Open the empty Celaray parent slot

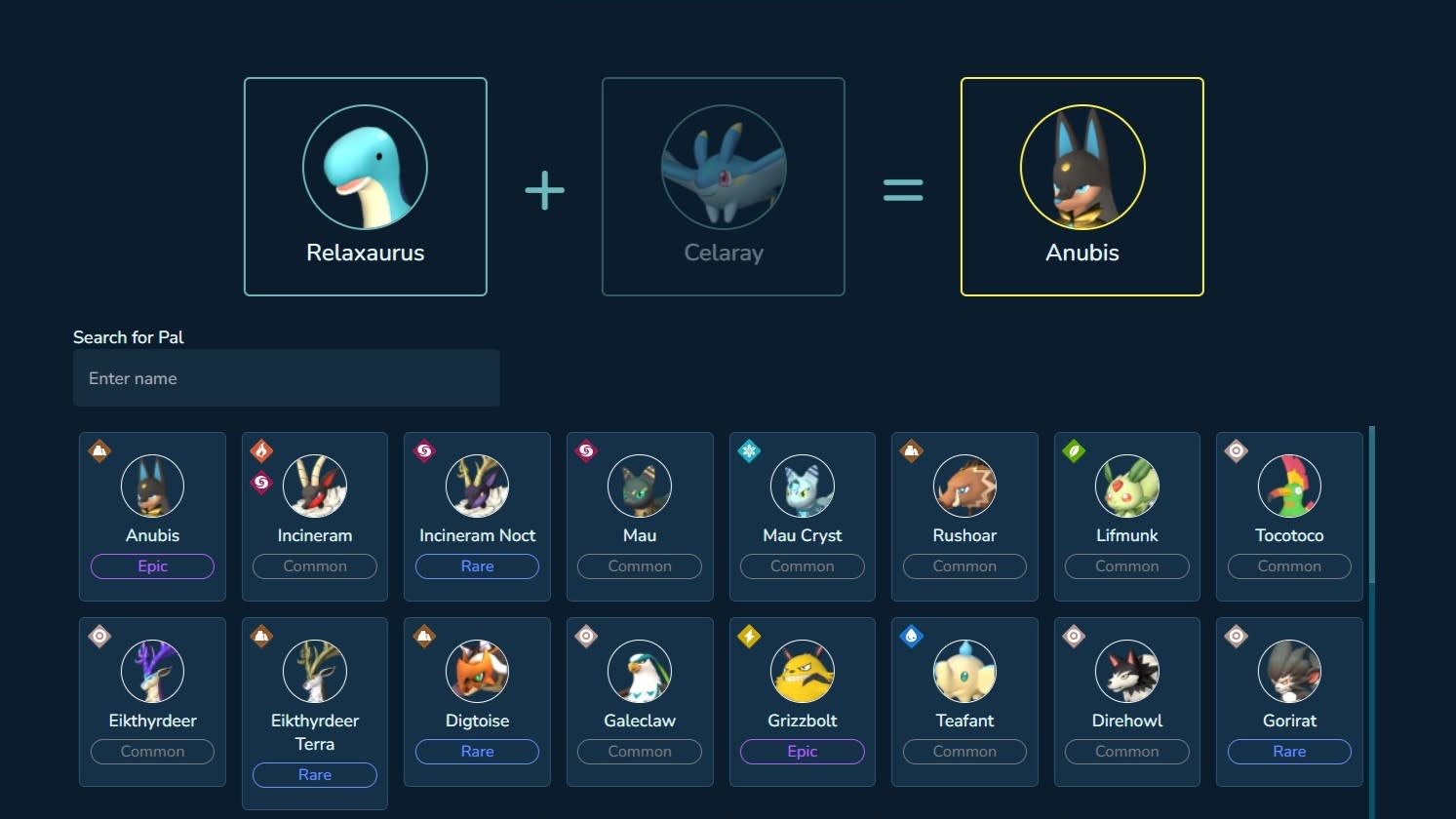point(723,185)
